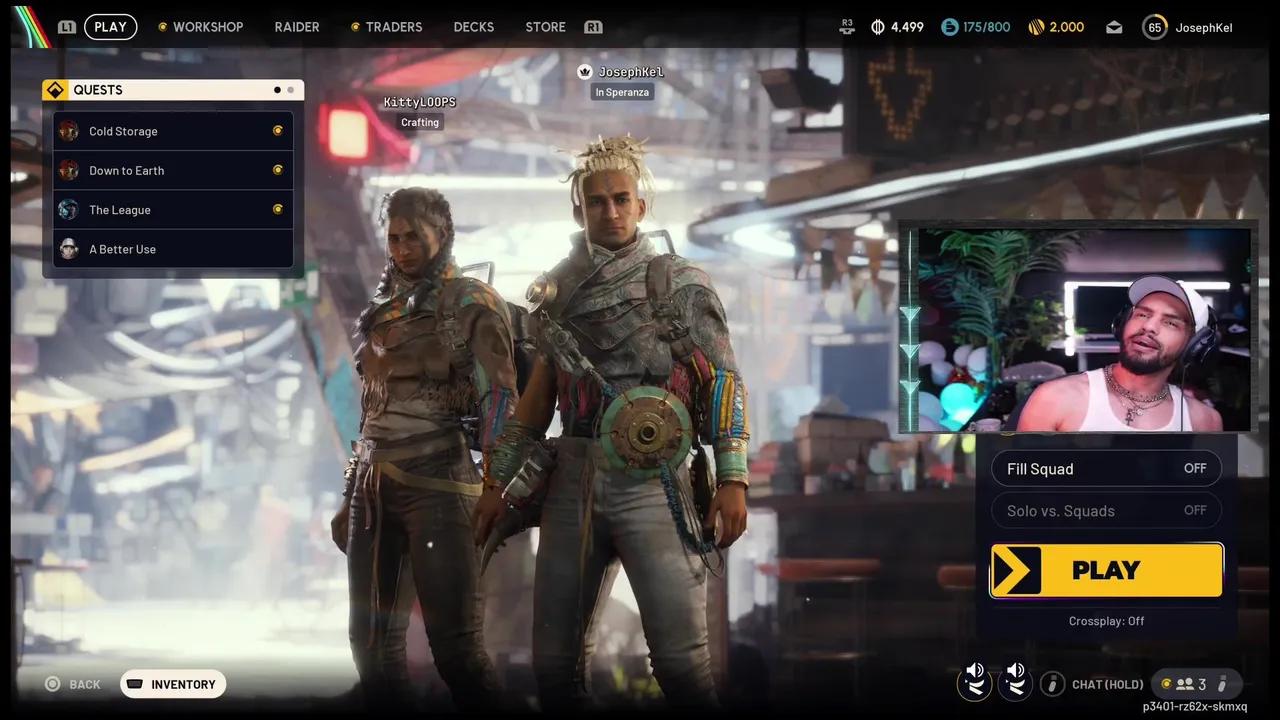The height and width of the screenshot is (720, 1280).
Task: Open the mail envelope icon
Action: coord(1114,28)
